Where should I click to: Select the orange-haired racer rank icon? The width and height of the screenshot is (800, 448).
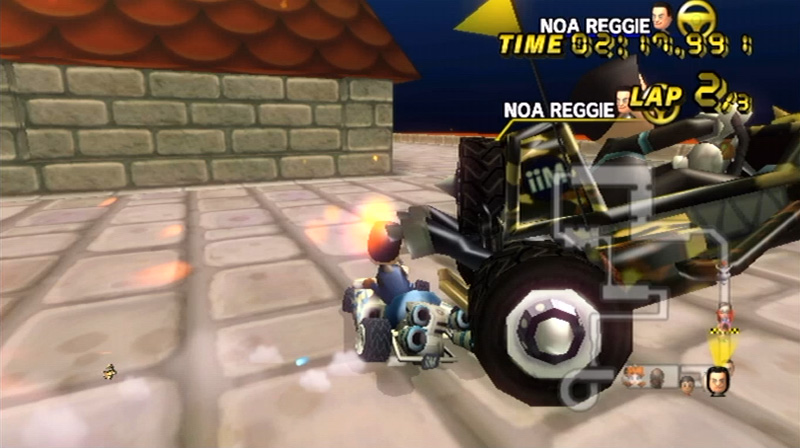point(634,378)
